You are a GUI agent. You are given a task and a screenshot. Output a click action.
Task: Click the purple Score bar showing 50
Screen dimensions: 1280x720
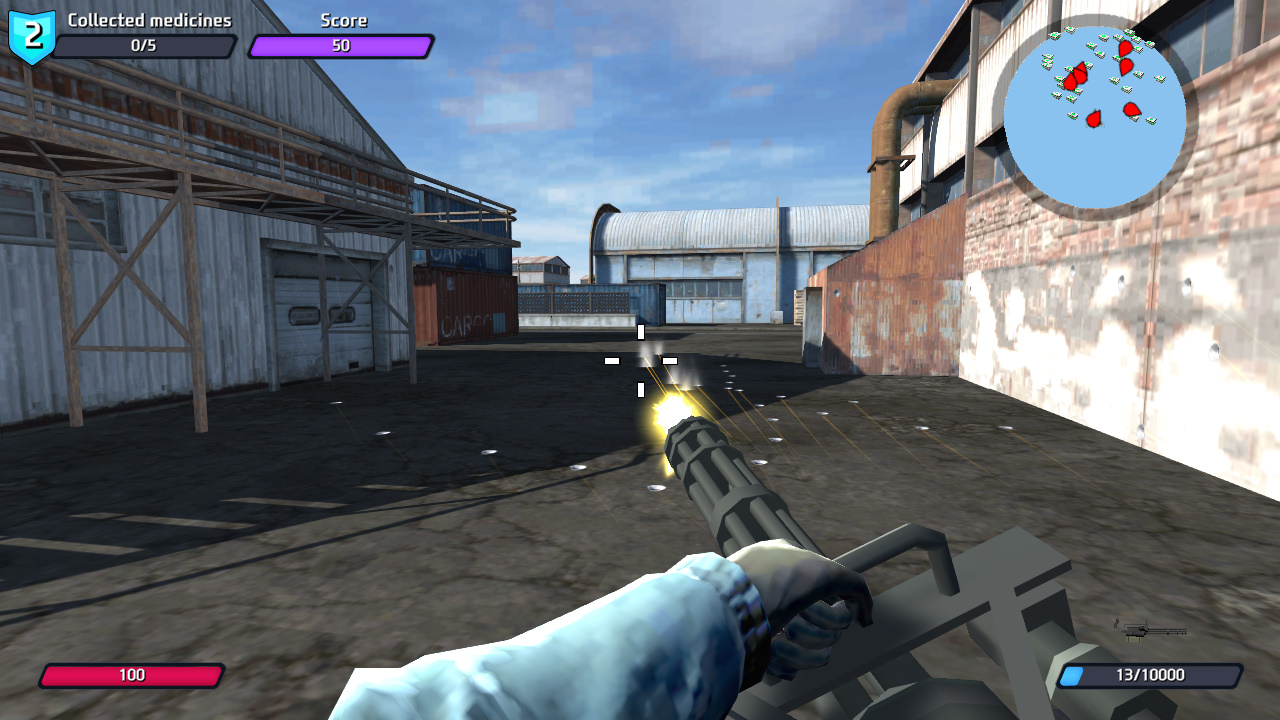[x=340, y=44]
